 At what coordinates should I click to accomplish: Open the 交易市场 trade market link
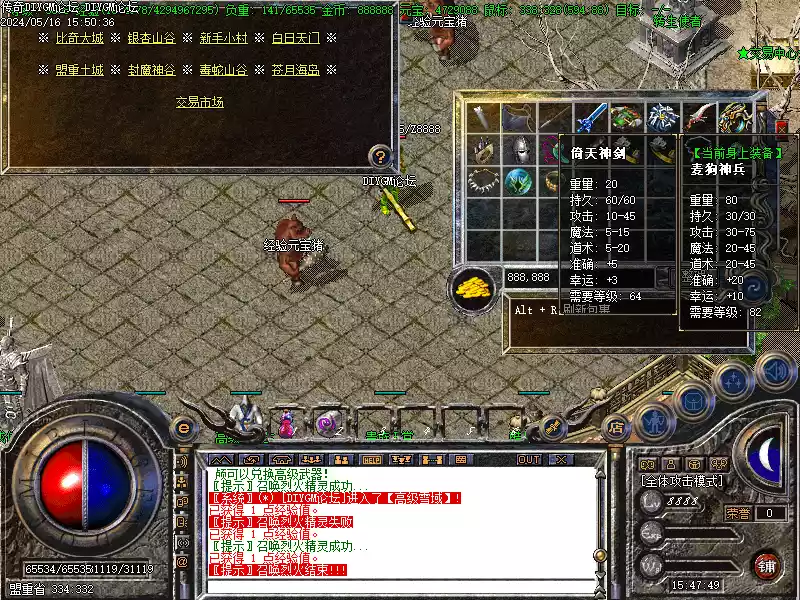199,102
